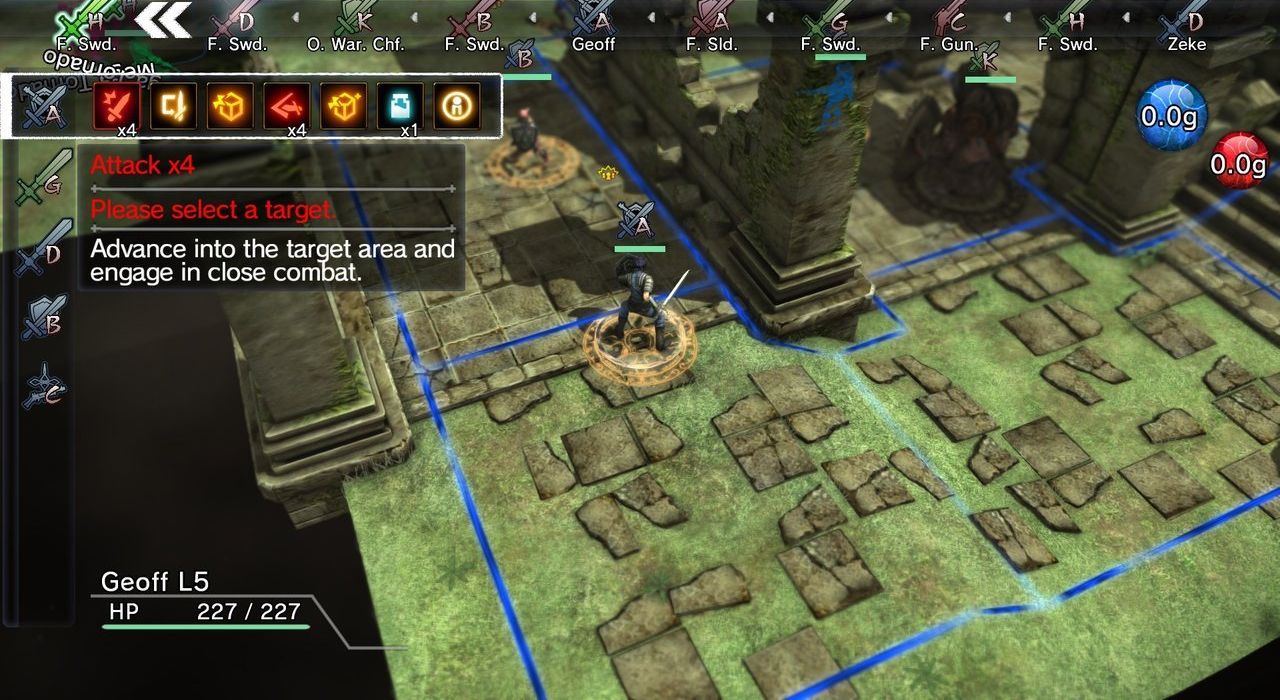Select the red Attack x4 sword icon
The height and width of the screenshot is (700, 1280).
(117, 105)
